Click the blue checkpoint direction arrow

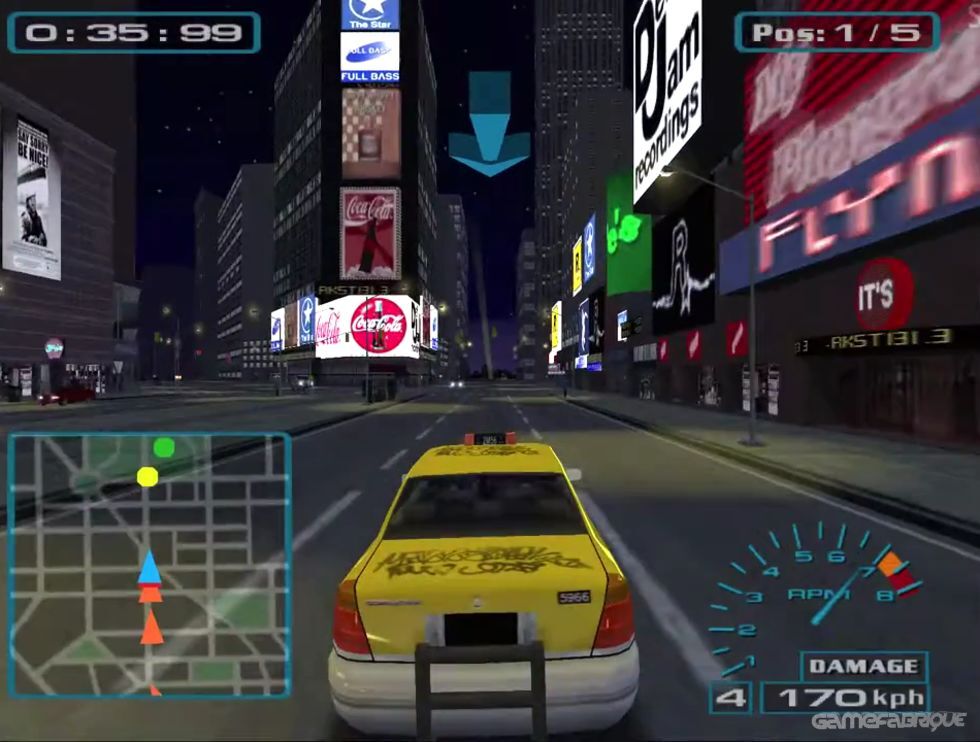(489, 124)
